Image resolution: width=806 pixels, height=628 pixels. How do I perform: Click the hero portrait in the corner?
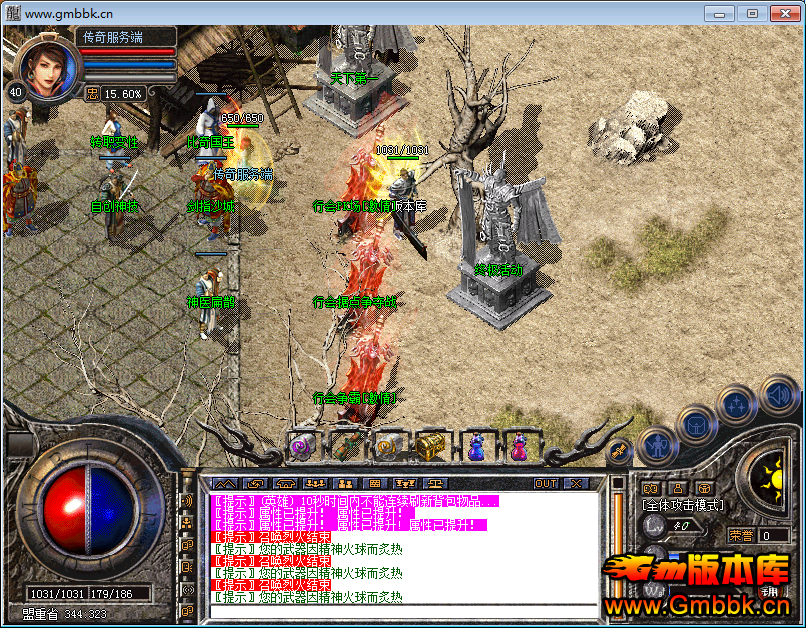pos(48,68)
